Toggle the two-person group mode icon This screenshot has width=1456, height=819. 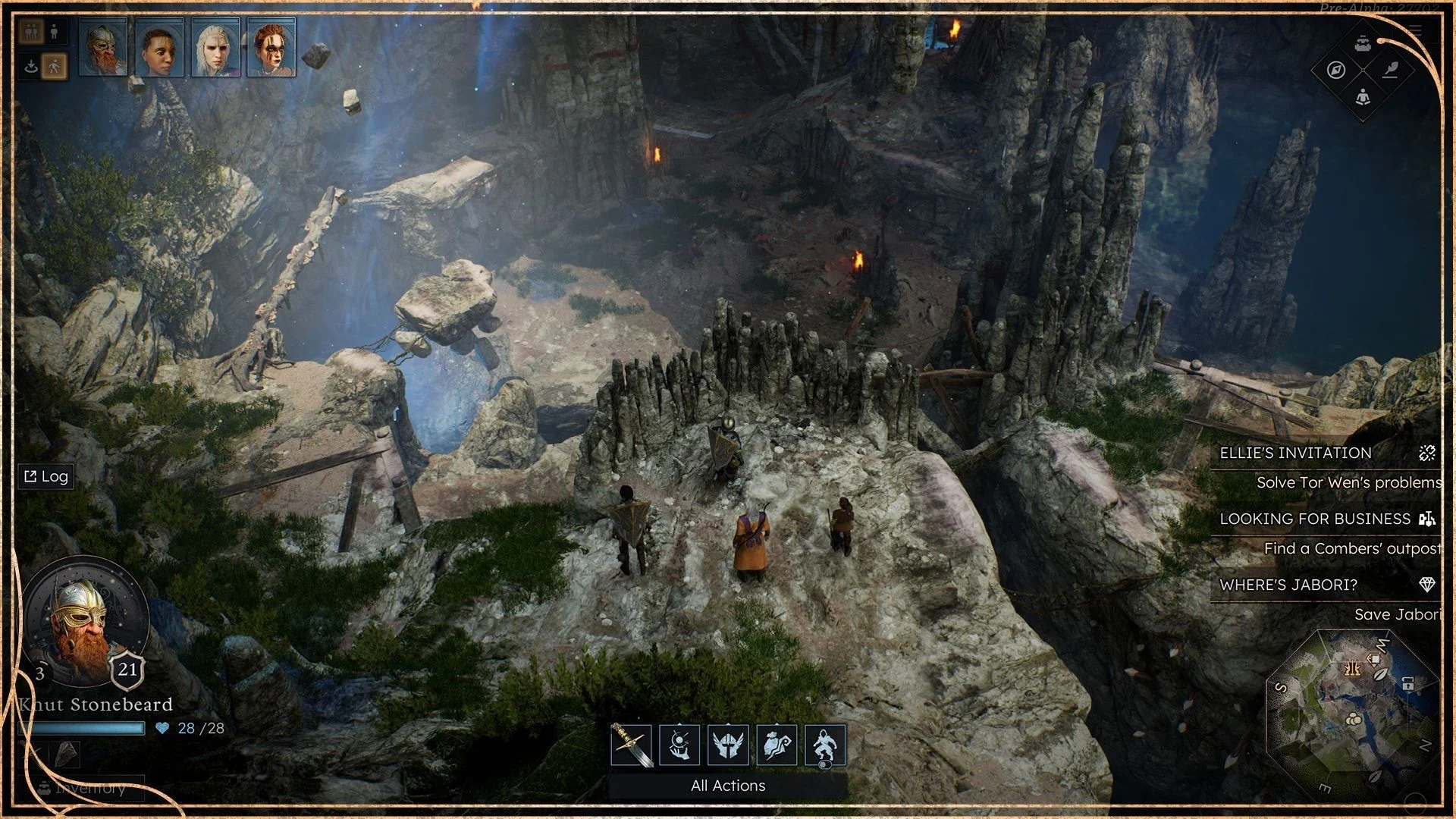[x=31, y=32]
